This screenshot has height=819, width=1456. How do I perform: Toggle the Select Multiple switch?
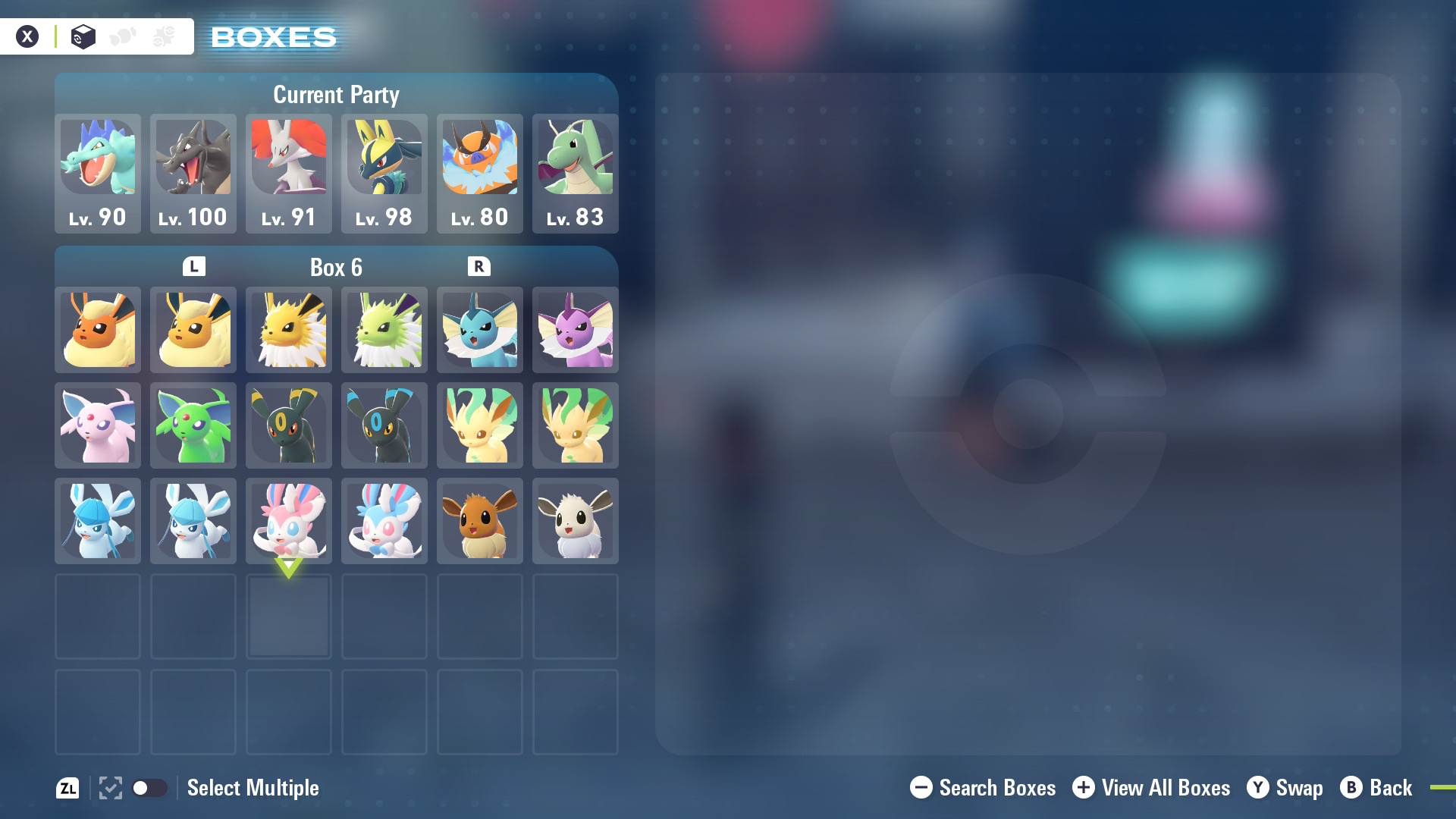pos(149,788)
